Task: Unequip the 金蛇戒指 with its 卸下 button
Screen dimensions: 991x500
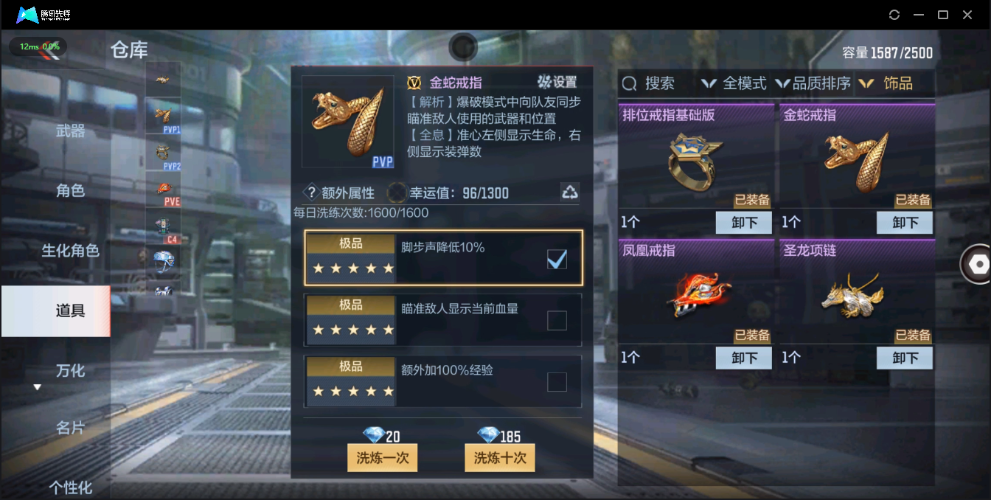Action: (x=904, y=223)
